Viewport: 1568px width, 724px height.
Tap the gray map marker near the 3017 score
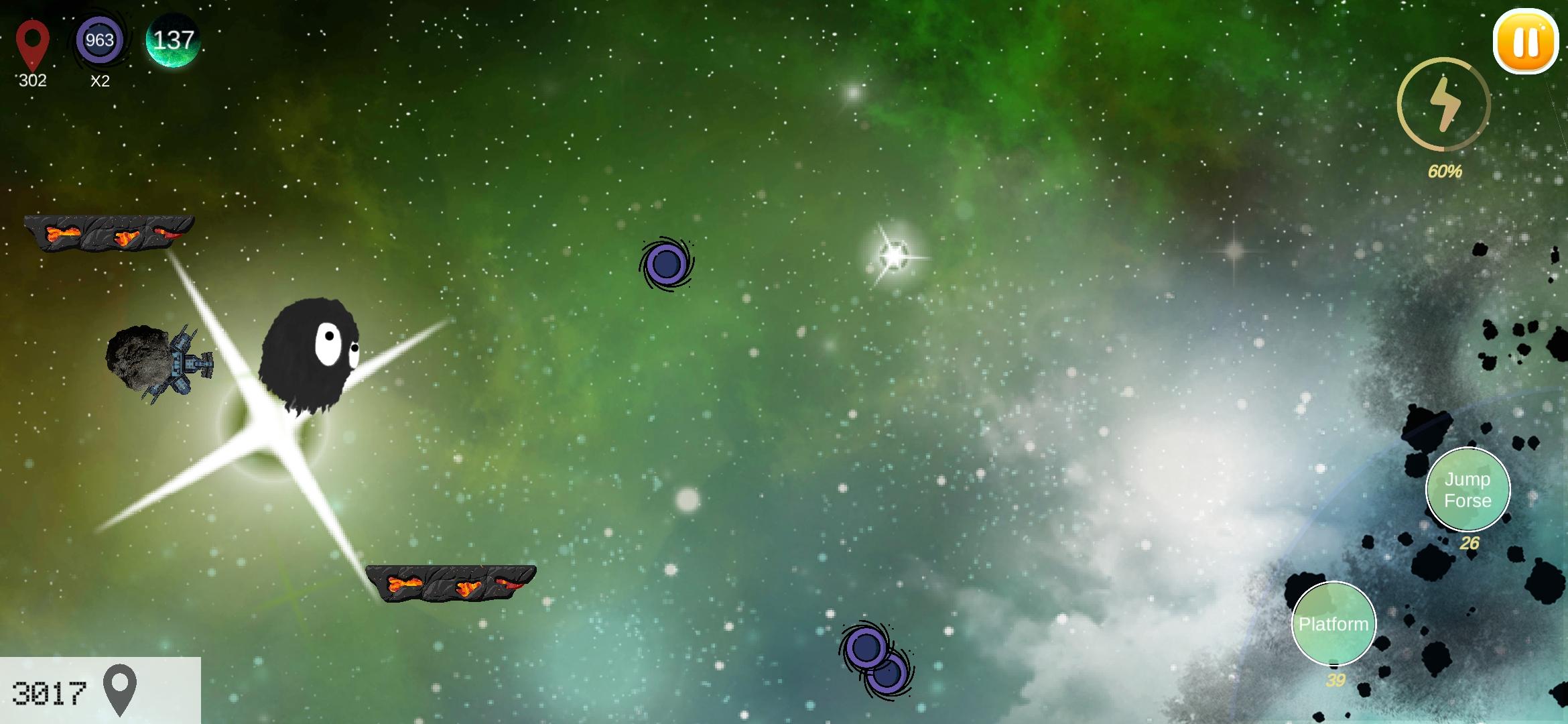pos(121,688)
